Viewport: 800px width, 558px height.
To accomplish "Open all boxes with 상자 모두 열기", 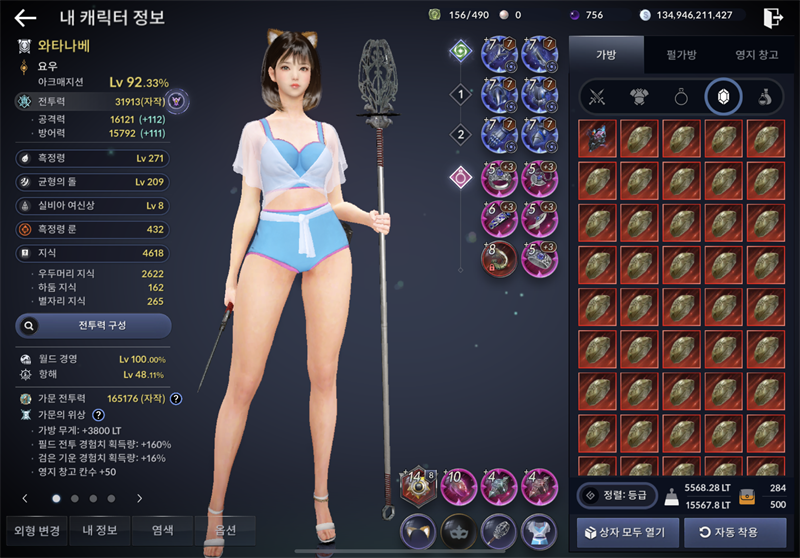I will point(628,531).
